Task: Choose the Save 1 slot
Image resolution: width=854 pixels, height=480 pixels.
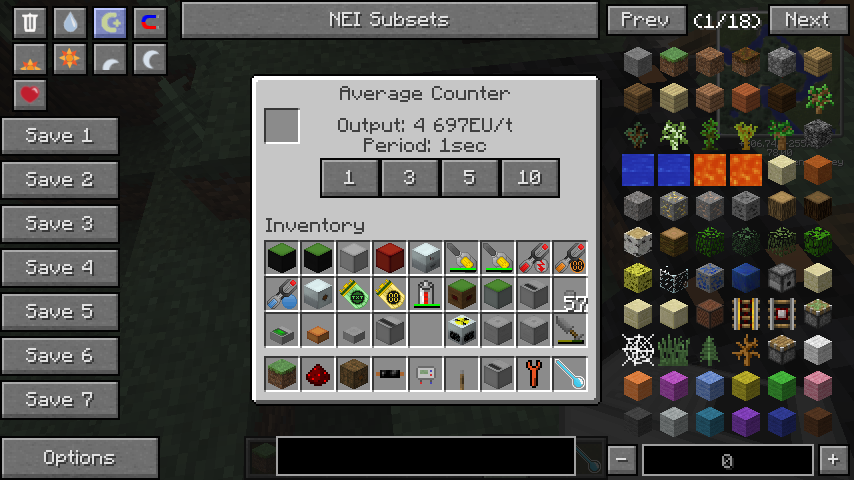Action: coord(59,136)
